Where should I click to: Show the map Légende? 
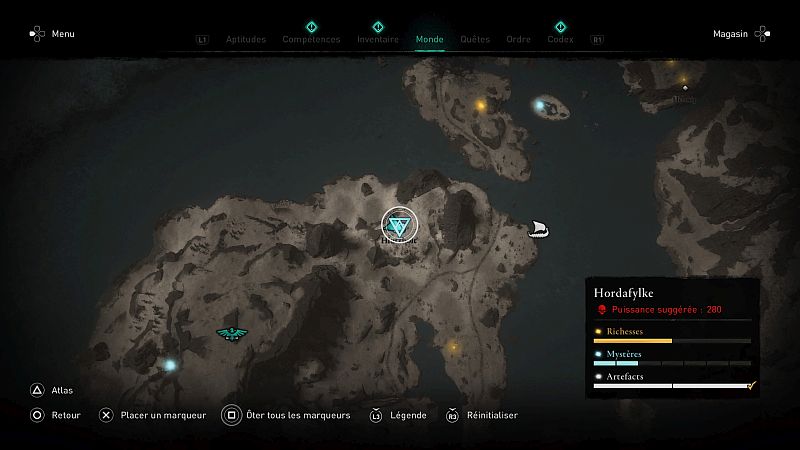tap(399, 415)
